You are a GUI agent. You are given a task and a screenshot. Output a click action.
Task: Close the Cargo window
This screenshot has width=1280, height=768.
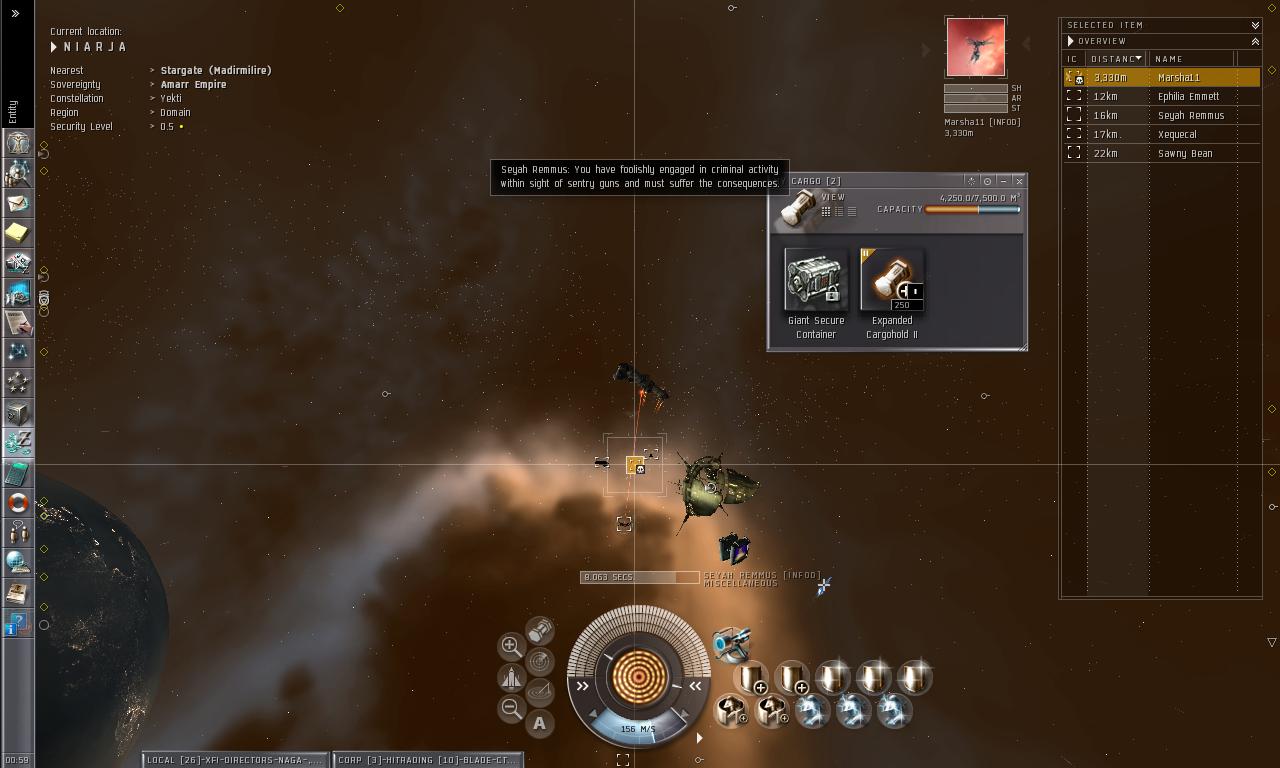1019,181
